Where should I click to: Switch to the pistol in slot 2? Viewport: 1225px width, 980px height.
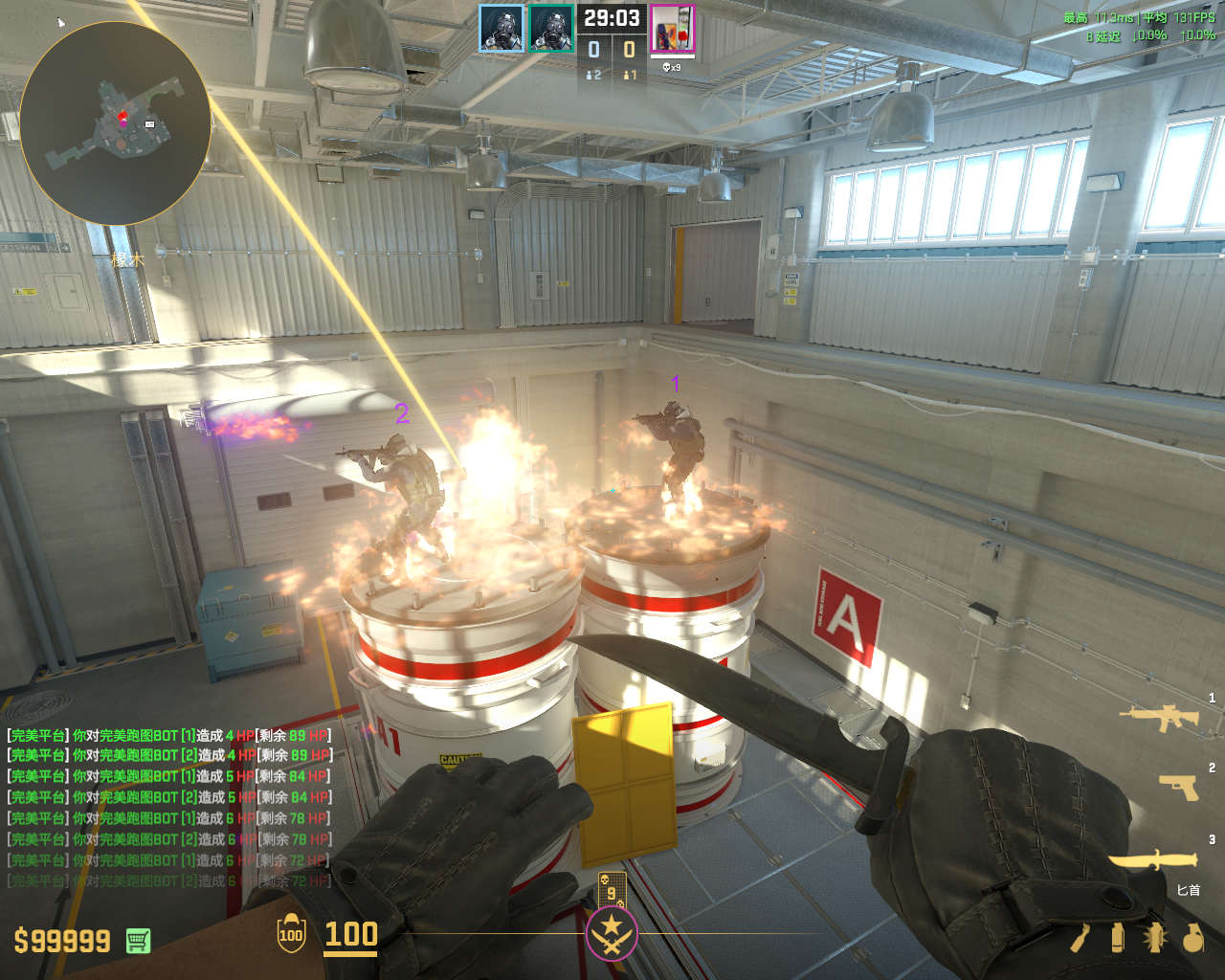[x=1178, y=786]
